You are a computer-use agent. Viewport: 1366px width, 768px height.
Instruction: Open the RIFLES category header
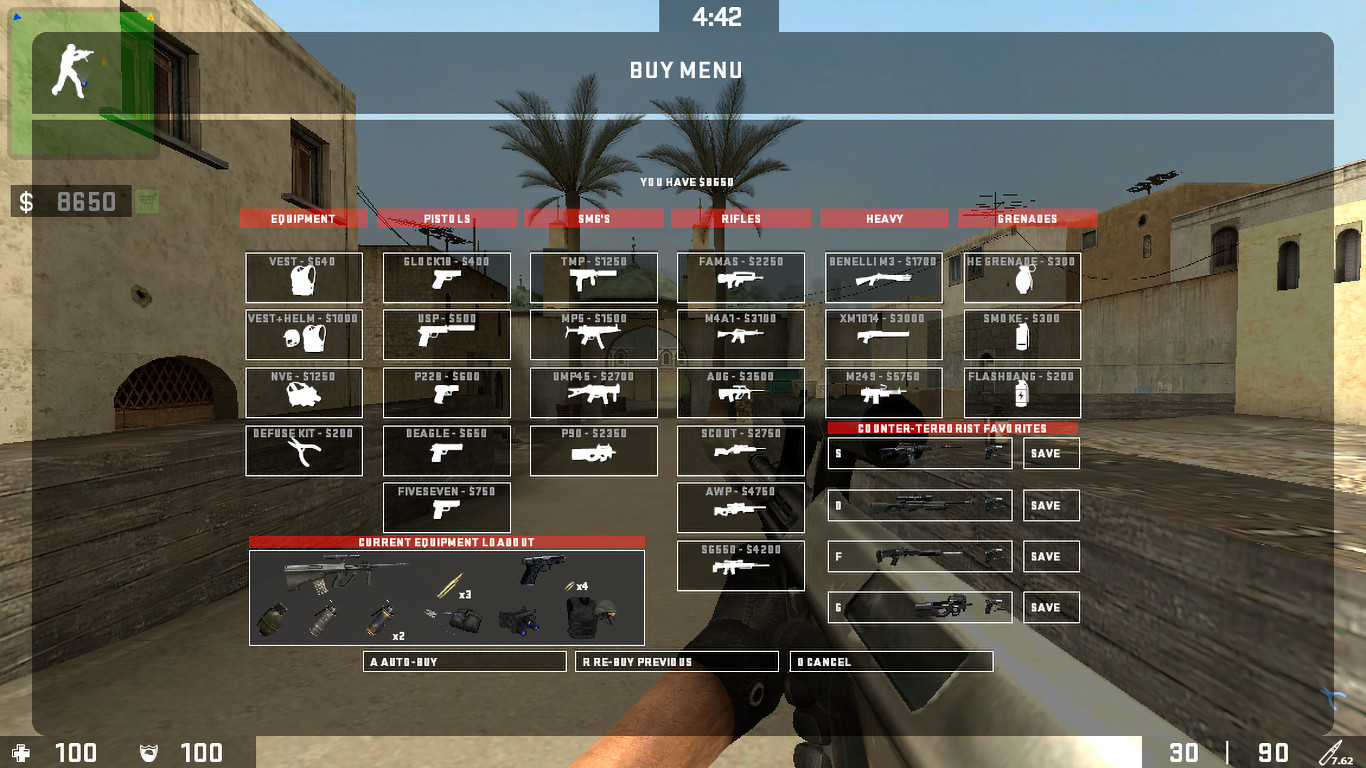coord(740,218)
